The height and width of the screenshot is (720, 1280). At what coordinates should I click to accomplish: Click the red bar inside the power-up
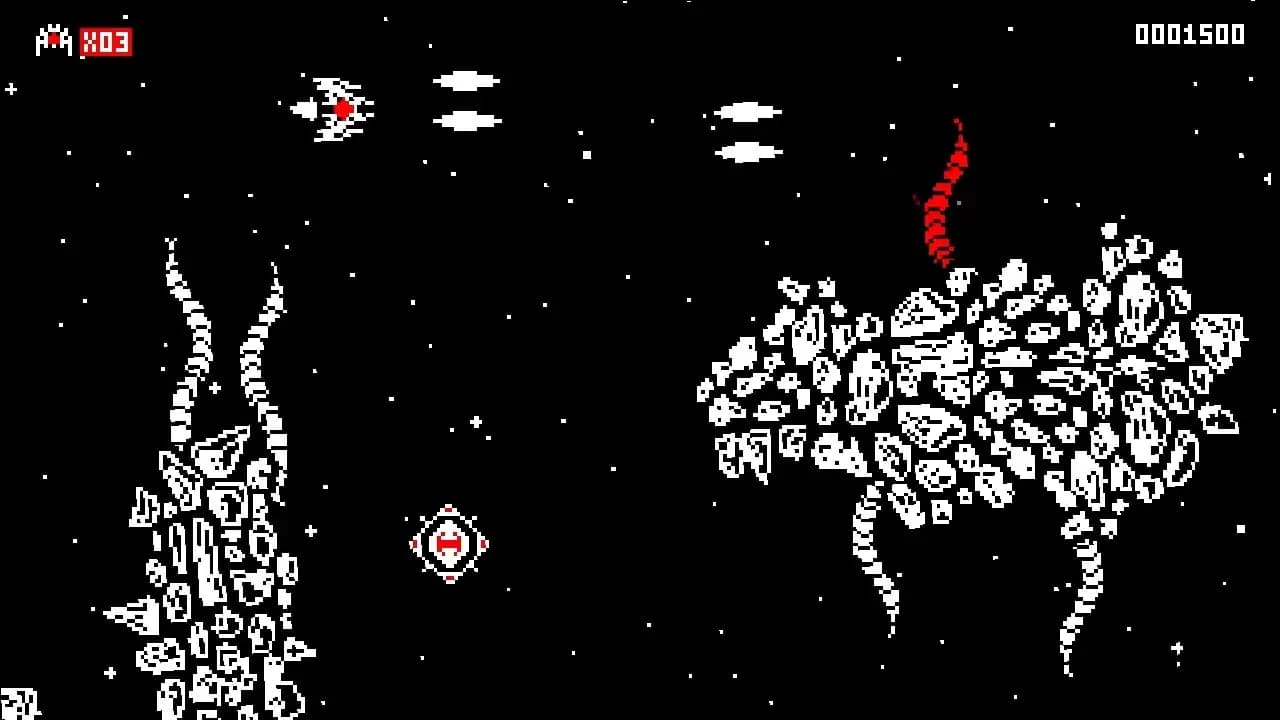449,544
